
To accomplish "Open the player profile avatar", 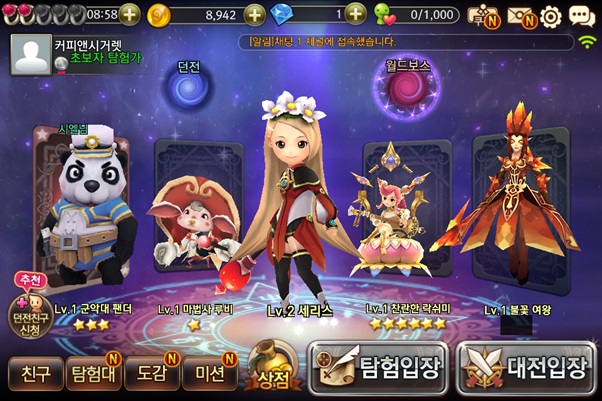I will [x=30, y=55].
